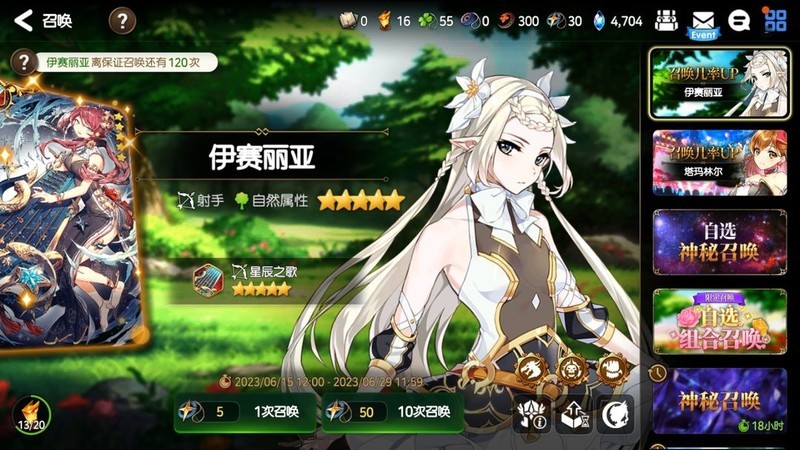Screen dimensions: 800x450
Task: Open the backpack inventory icon
Action: 666,20
